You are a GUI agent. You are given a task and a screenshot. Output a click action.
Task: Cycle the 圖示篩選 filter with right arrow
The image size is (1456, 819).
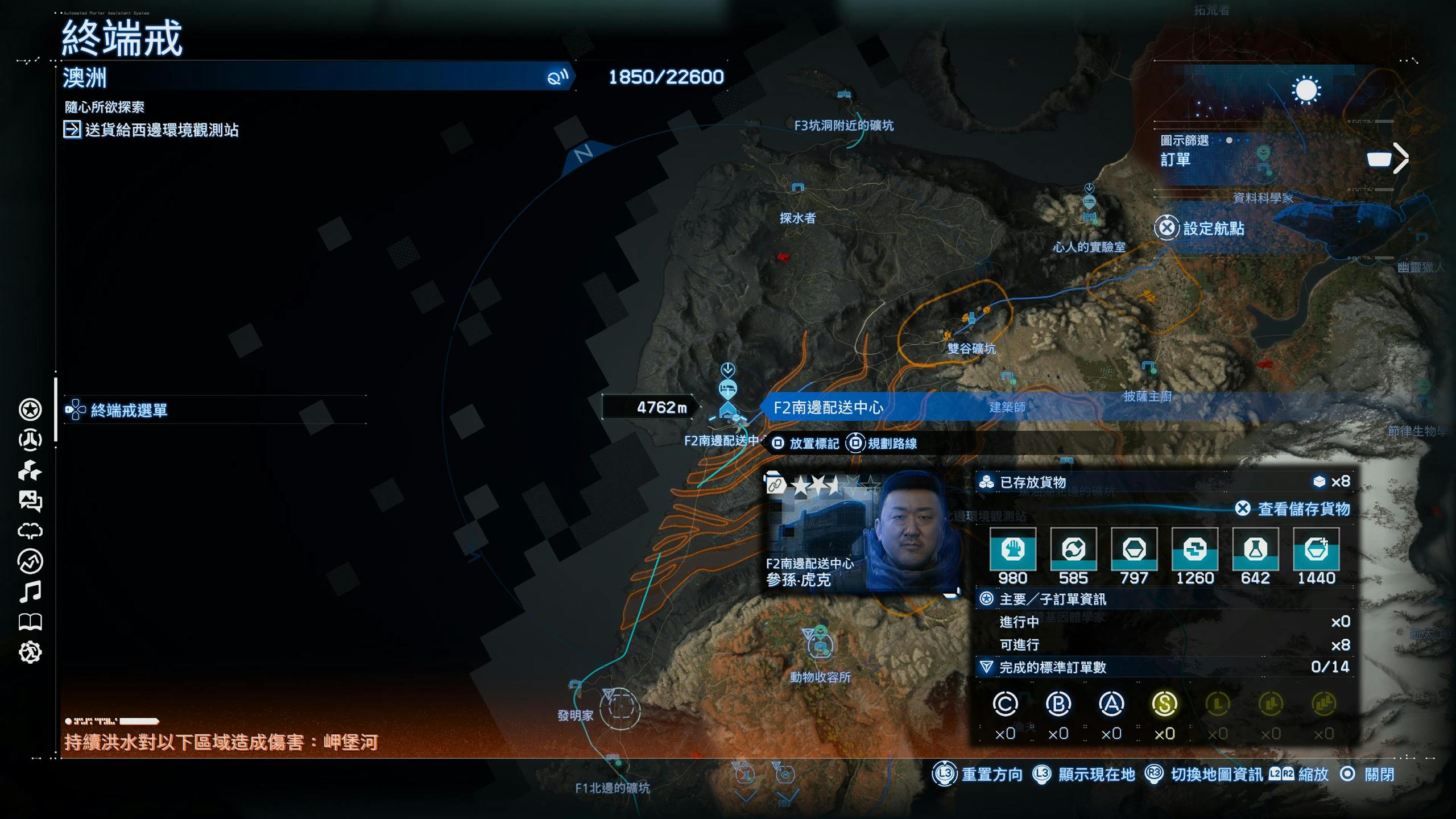coord(1400,158)
